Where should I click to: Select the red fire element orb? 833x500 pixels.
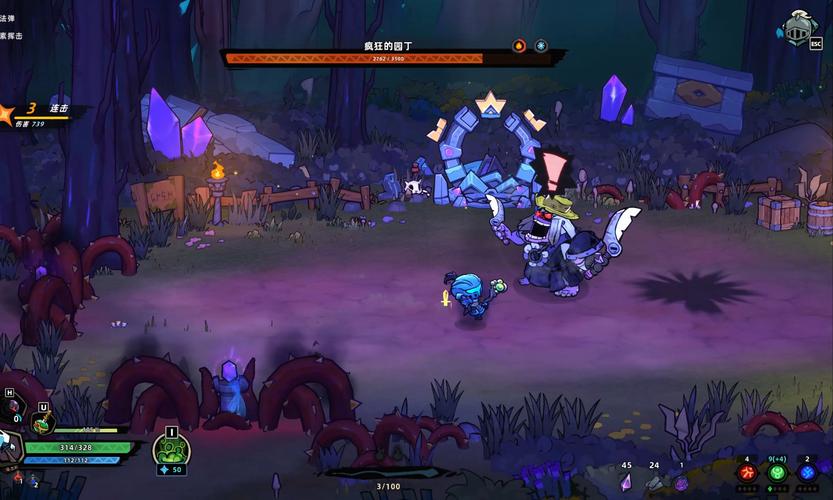click(x=746, y=473)
